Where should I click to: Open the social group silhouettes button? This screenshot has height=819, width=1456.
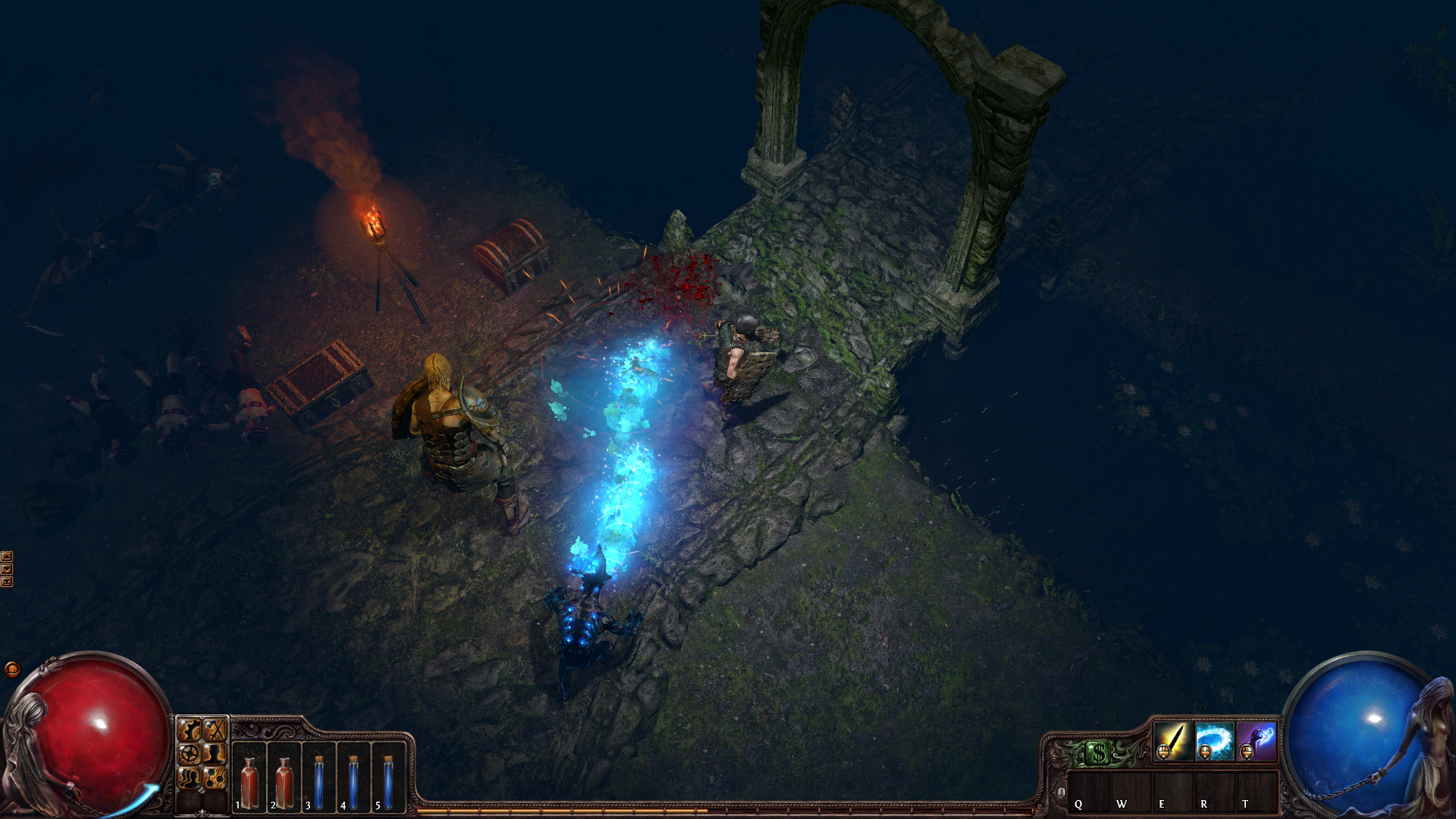click(x=189, y=777)
